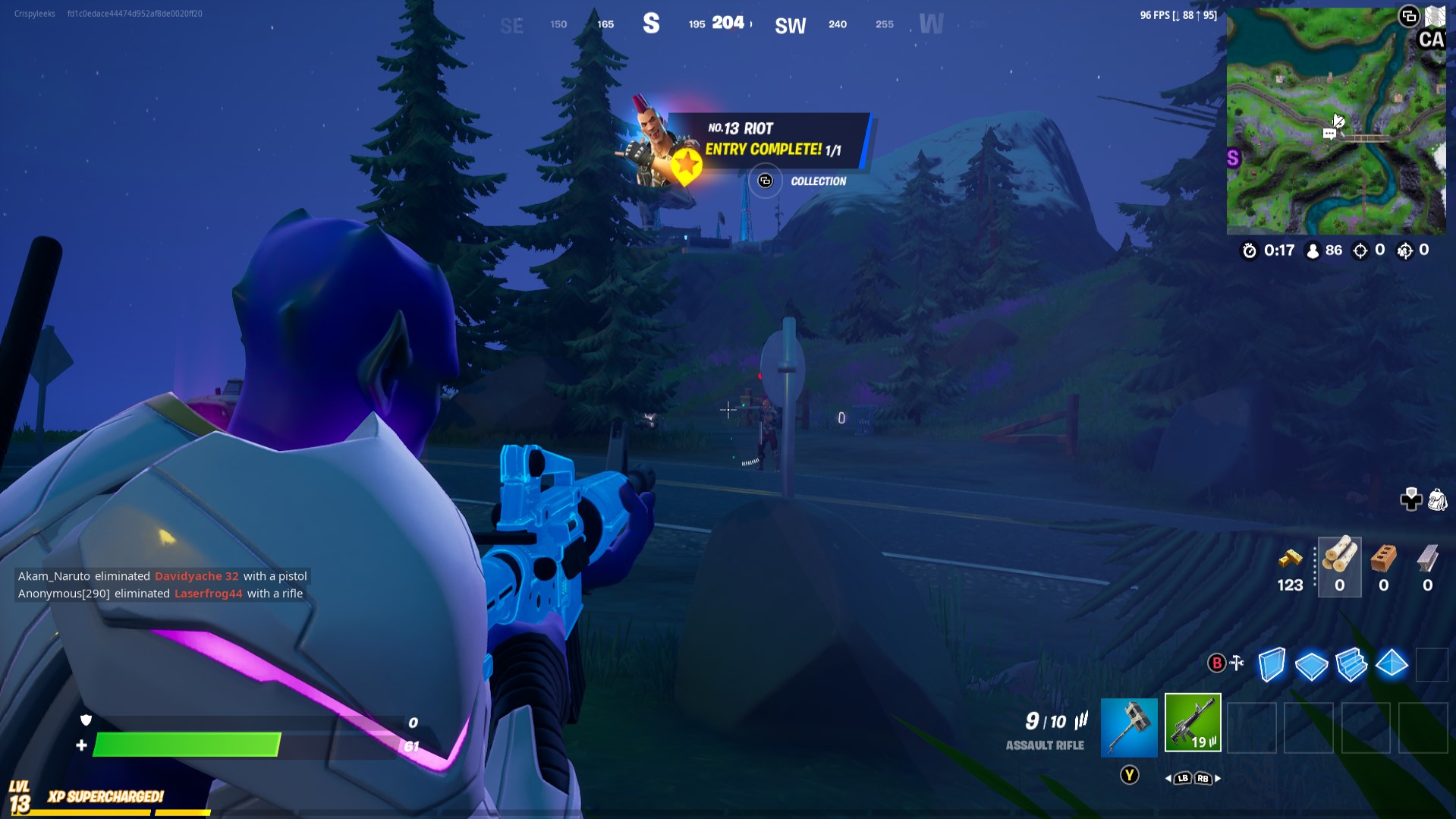Select the floor build piece
This screenshot has width=1456, height=819.
tap(1312, 665)
